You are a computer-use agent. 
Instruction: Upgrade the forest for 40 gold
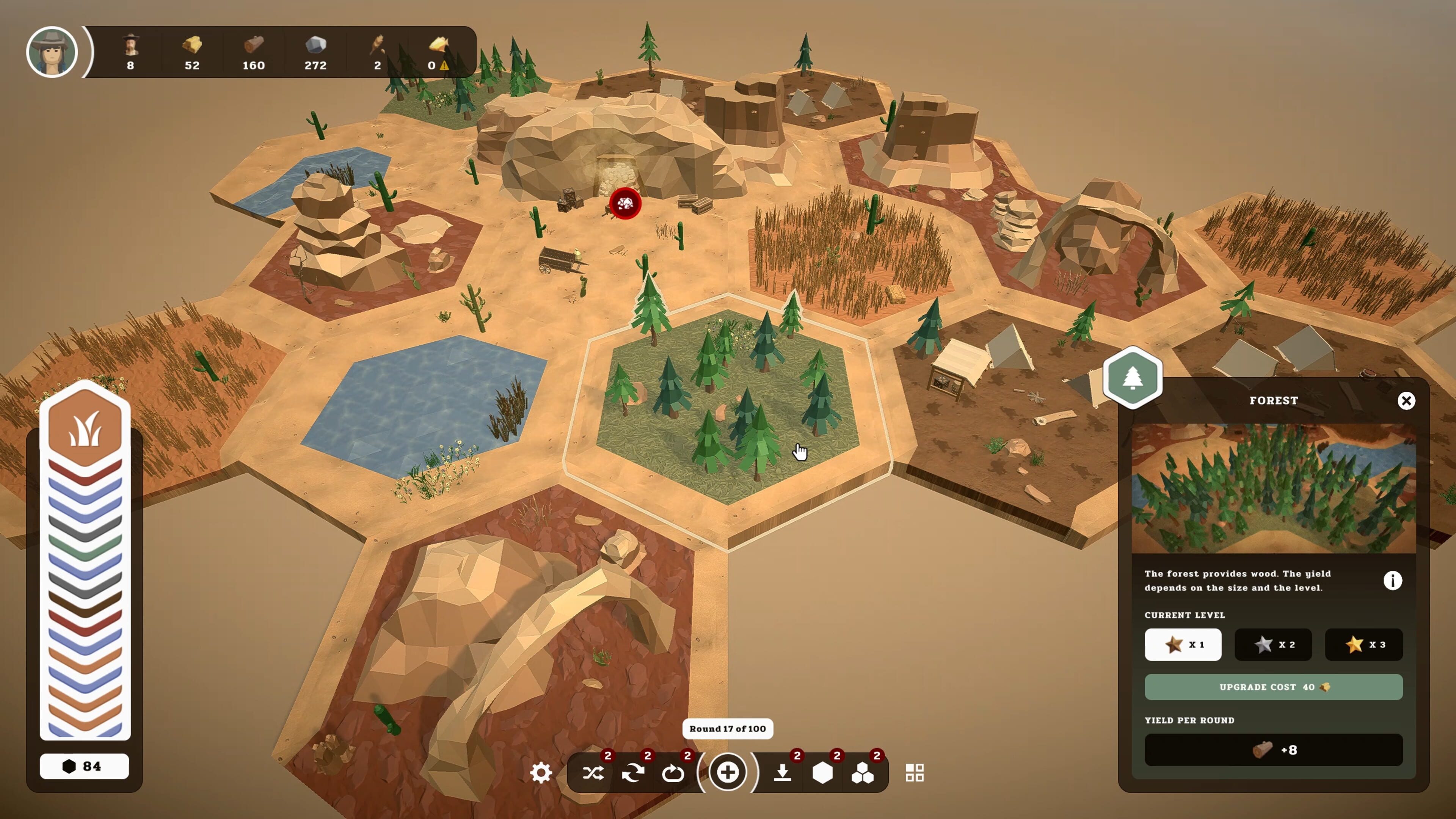[1274, 687]
